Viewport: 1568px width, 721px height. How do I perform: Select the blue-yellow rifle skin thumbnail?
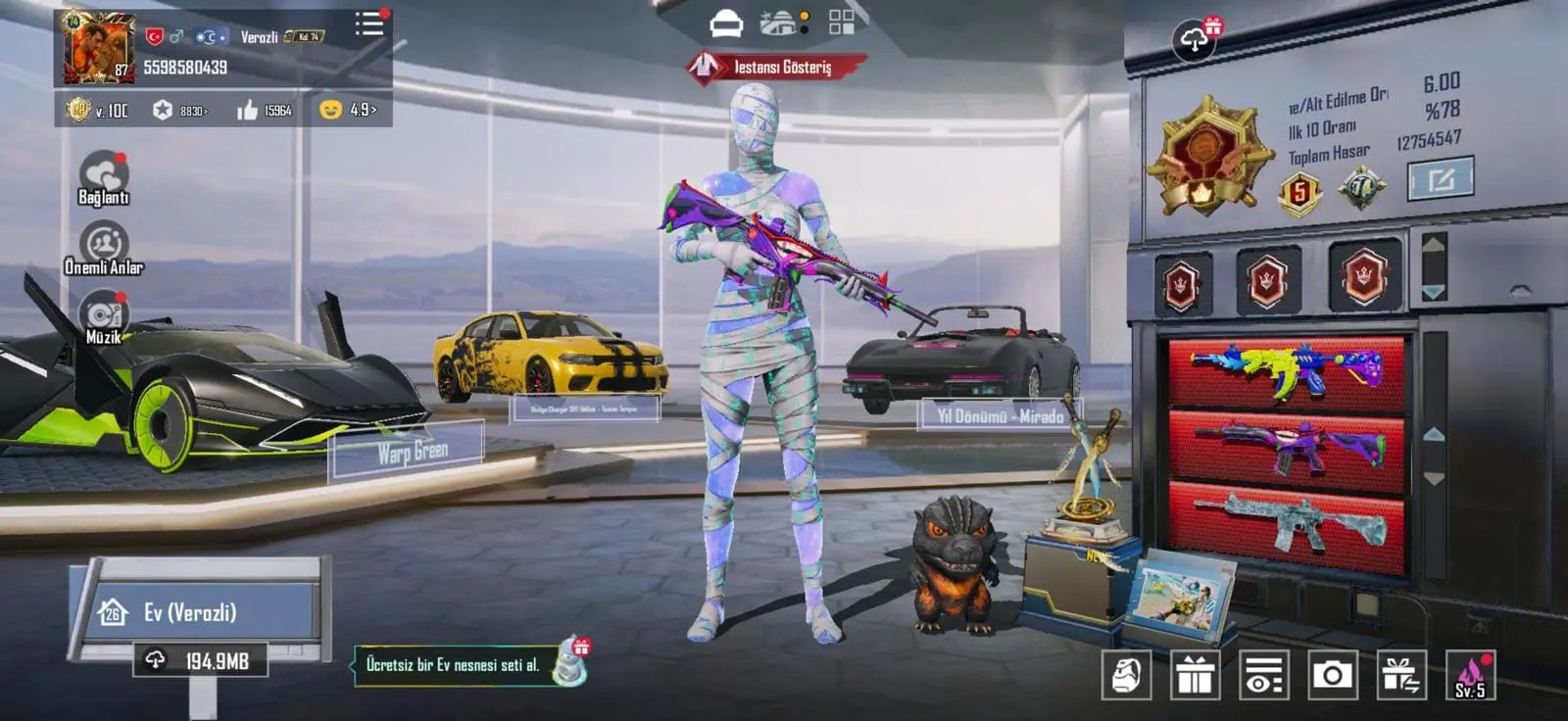point(1287,371)
